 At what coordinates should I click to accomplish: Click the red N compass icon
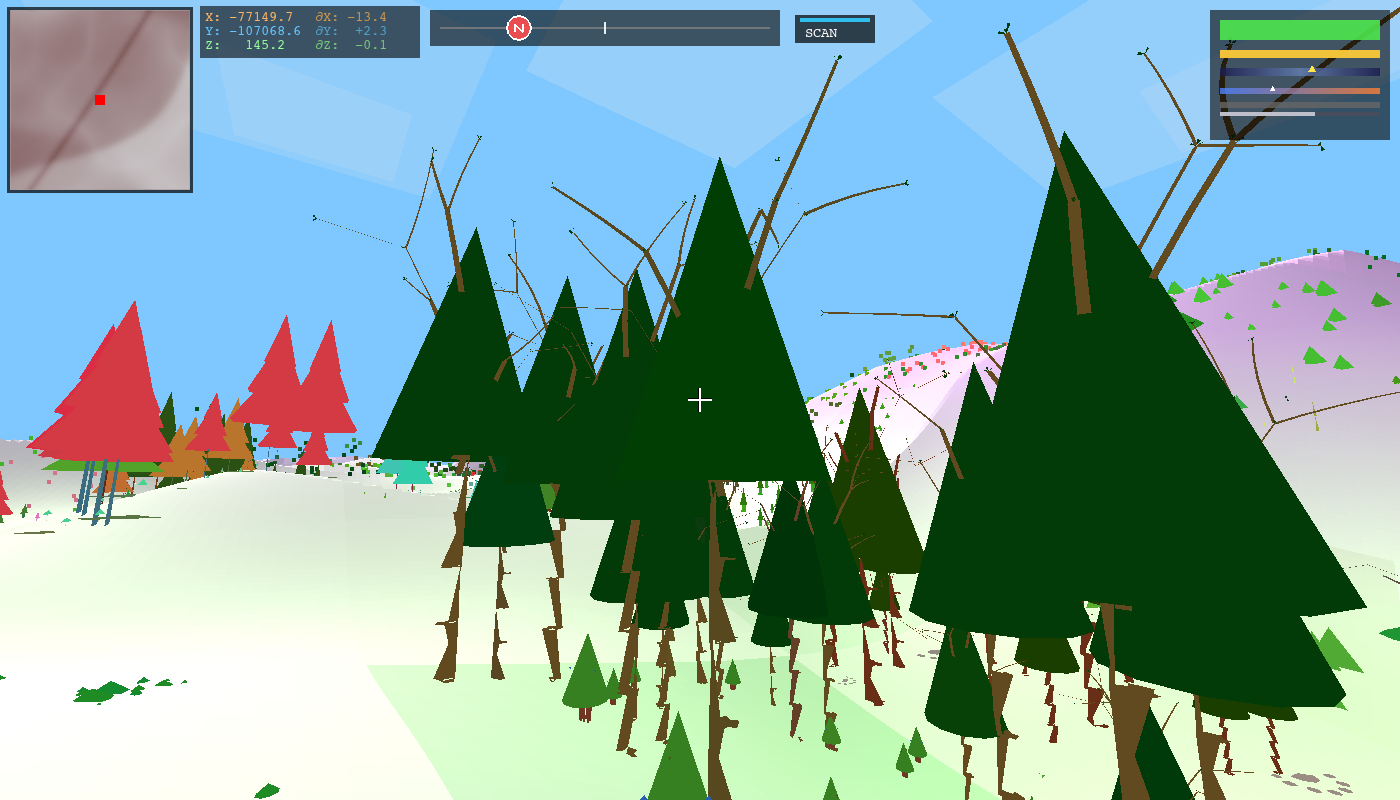pos(518,27)
